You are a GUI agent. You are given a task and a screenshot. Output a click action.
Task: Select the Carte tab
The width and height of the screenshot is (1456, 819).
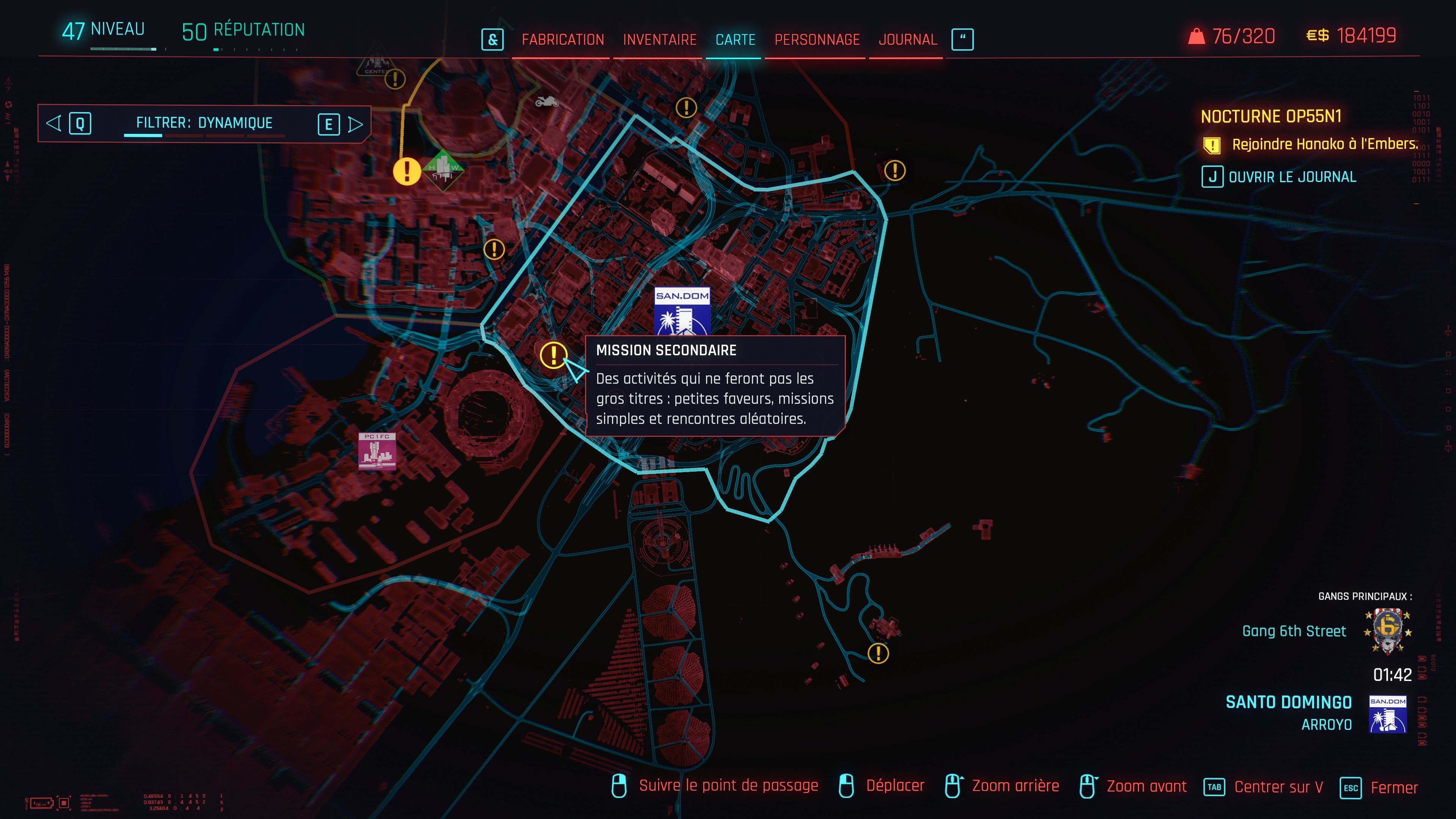pyautogui.click(x=735, y=39)
